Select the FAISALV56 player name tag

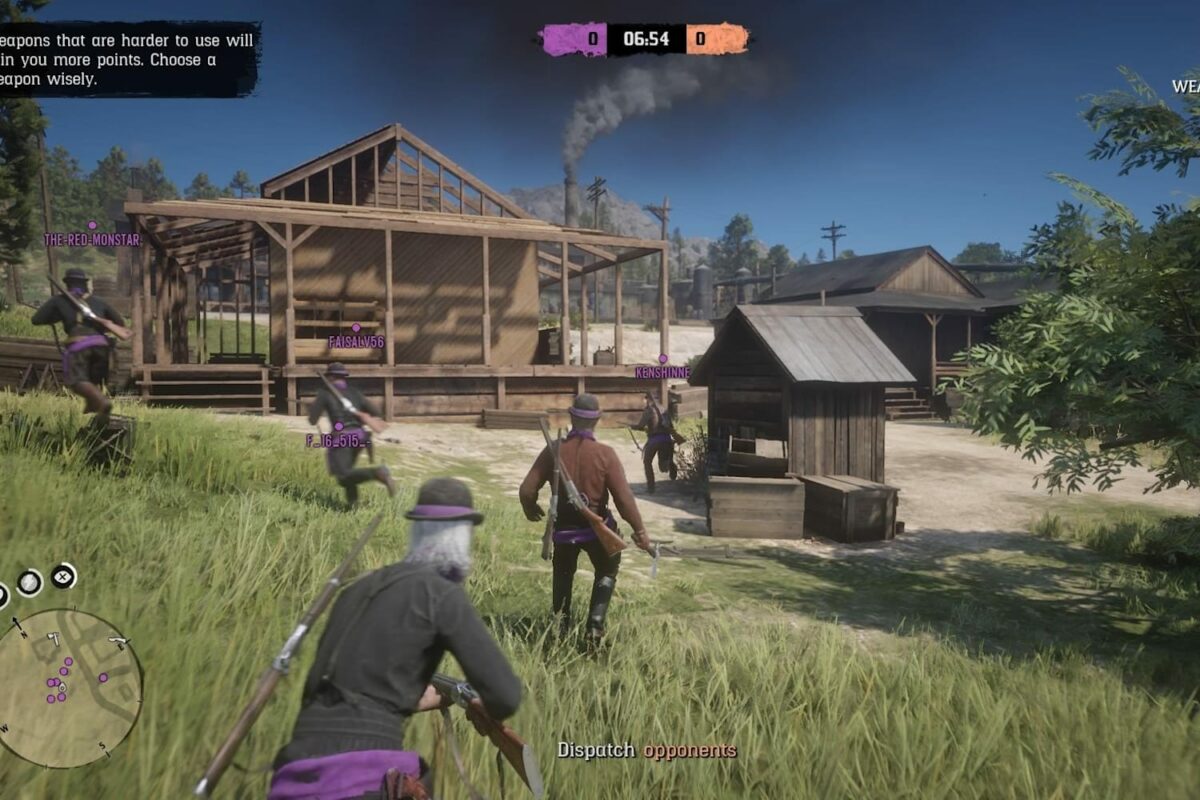pyautogui.click(x=356, y=342)
